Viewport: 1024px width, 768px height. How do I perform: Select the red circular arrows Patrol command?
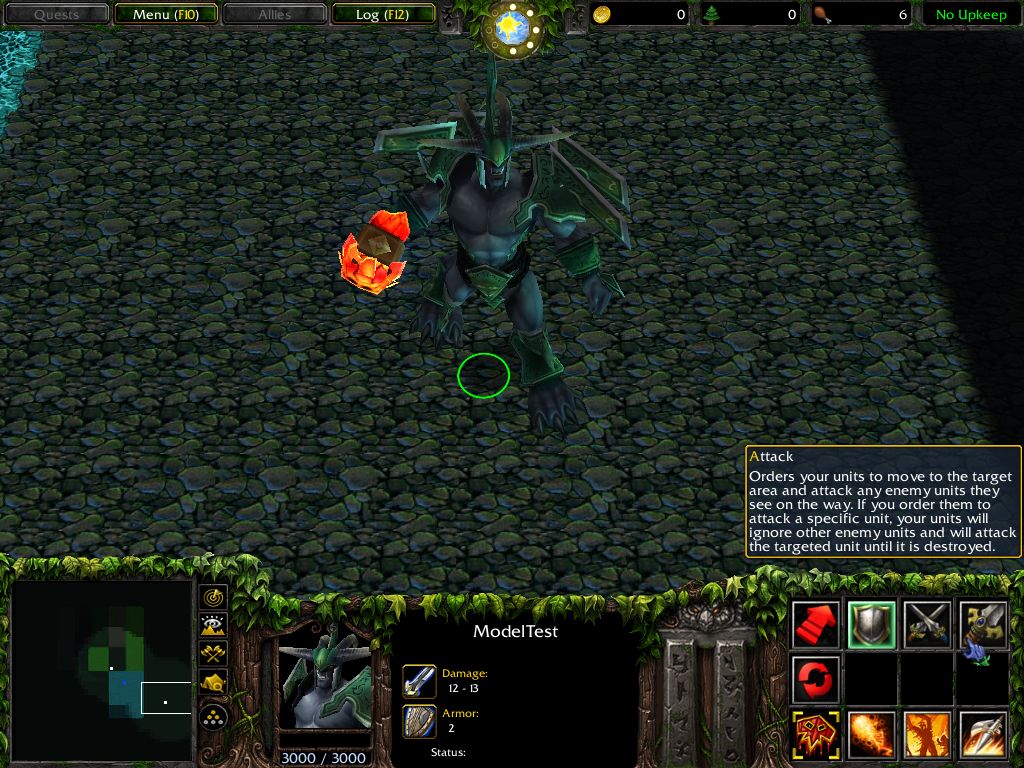[x=816, y=680]
